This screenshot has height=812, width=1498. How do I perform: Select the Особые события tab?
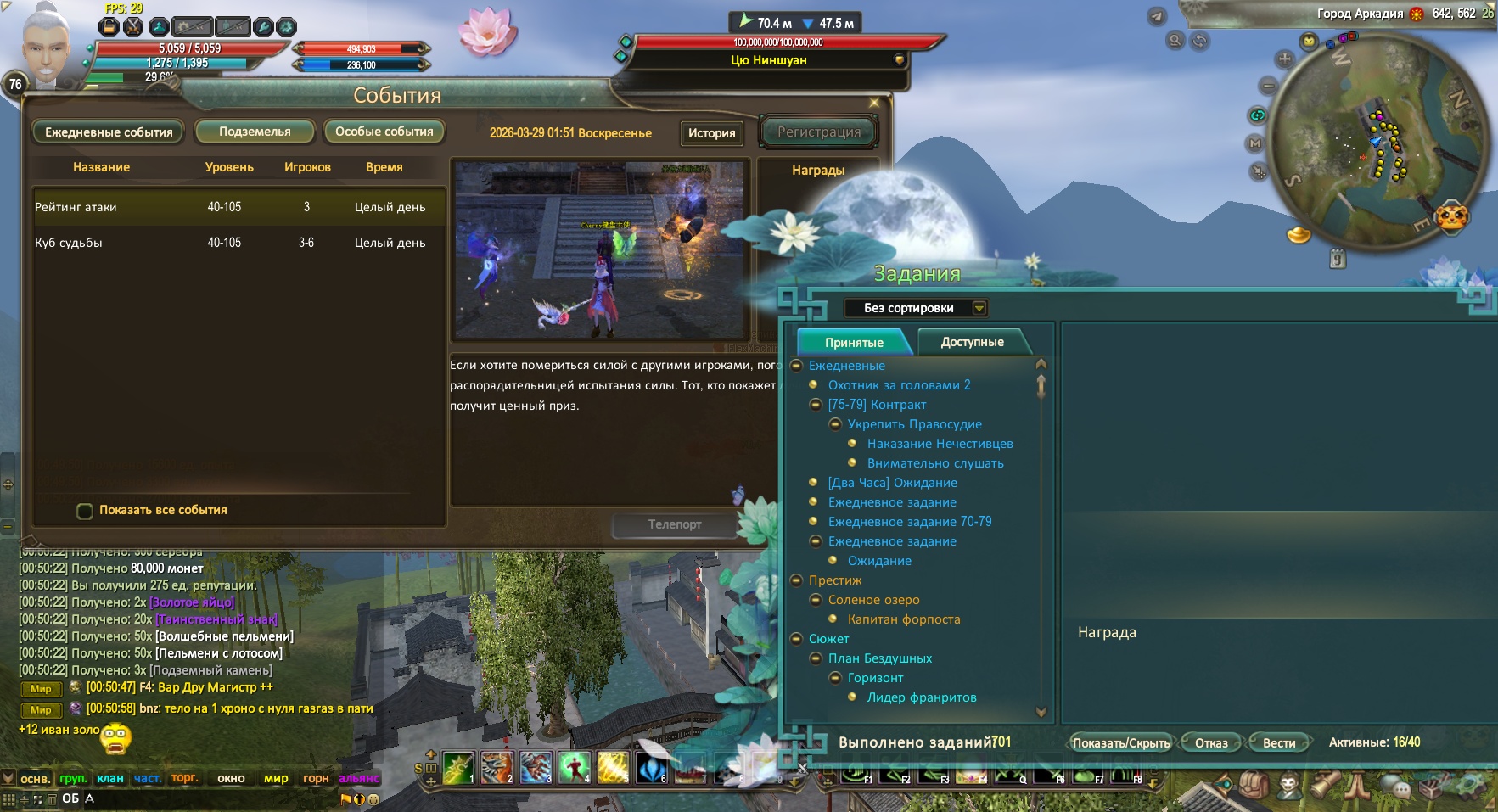click(384, 132)
